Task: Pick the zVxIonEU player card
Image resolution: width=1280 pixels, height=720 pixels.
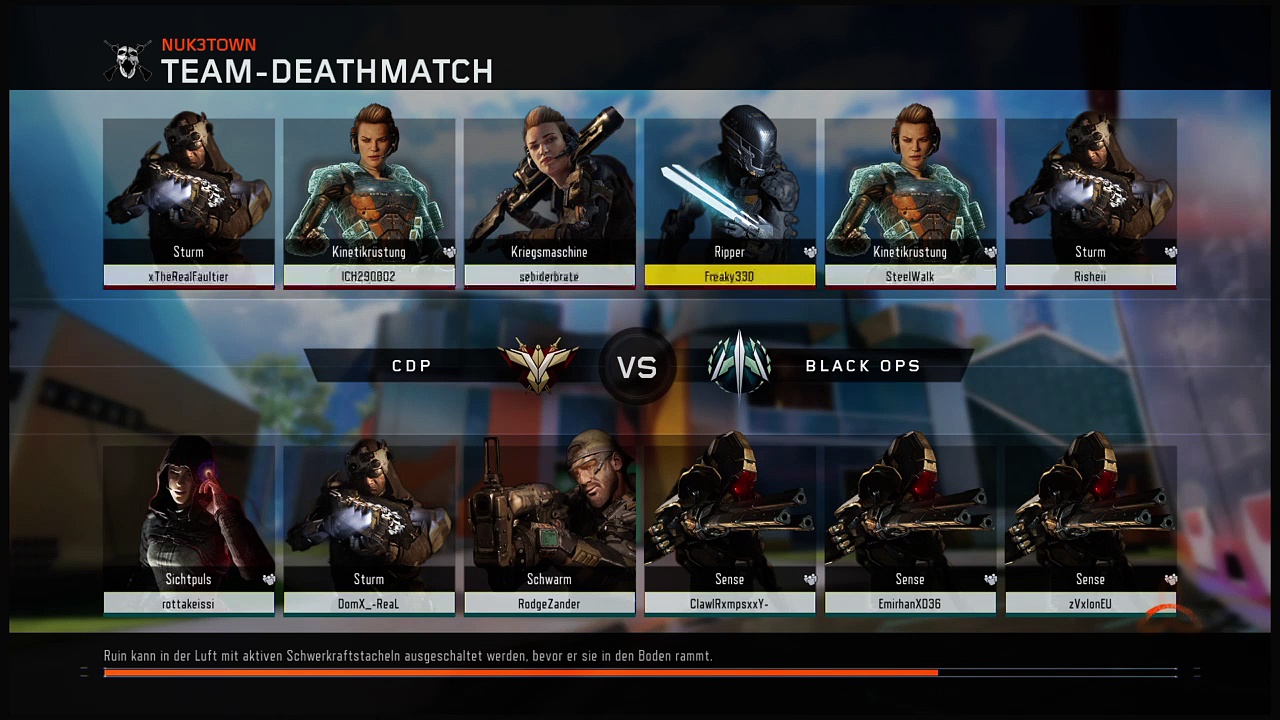Action: [1090, 530]
